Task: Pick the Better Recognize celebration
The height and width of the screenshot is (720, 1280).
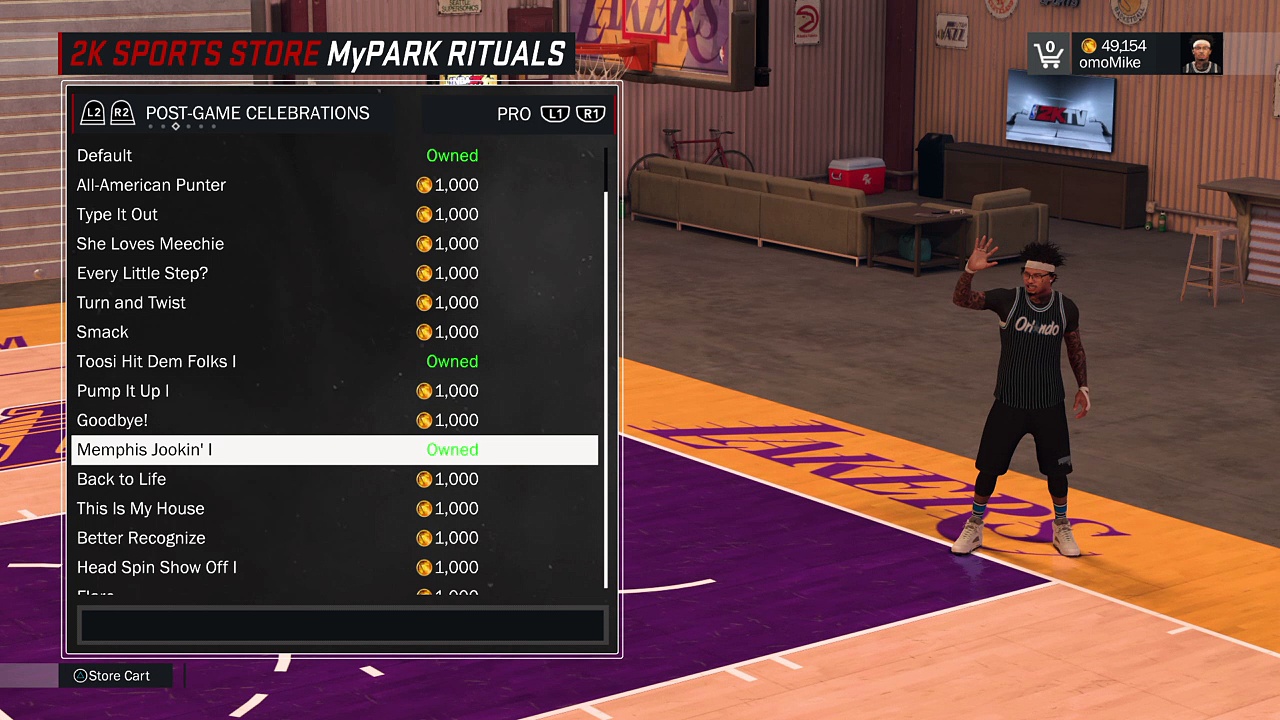Action: tap(141, 538)
